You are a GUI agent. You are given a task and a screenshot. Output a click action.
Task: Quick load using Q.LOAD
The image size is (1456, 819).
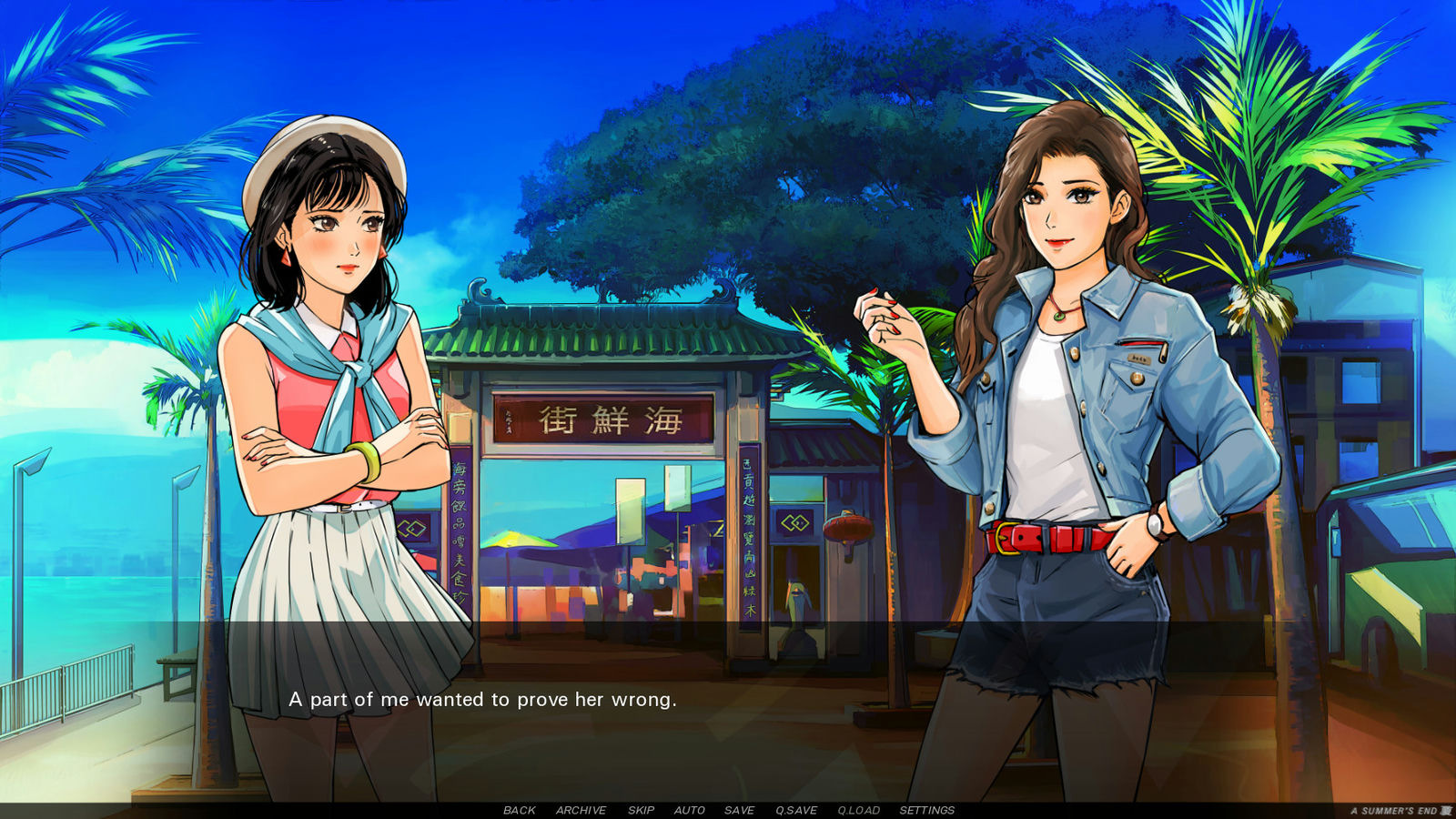856,810
